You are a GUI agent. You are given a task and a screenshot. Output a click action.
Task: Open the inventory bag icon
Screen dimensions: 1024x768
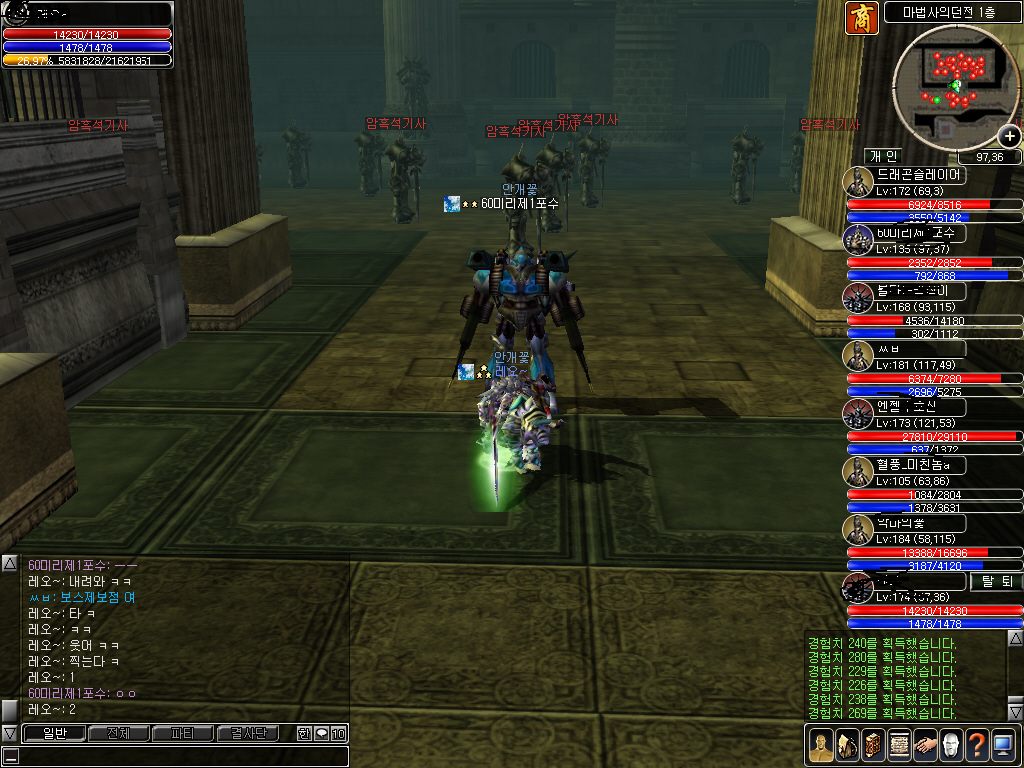pyautogui.click(x=846, y=745)
